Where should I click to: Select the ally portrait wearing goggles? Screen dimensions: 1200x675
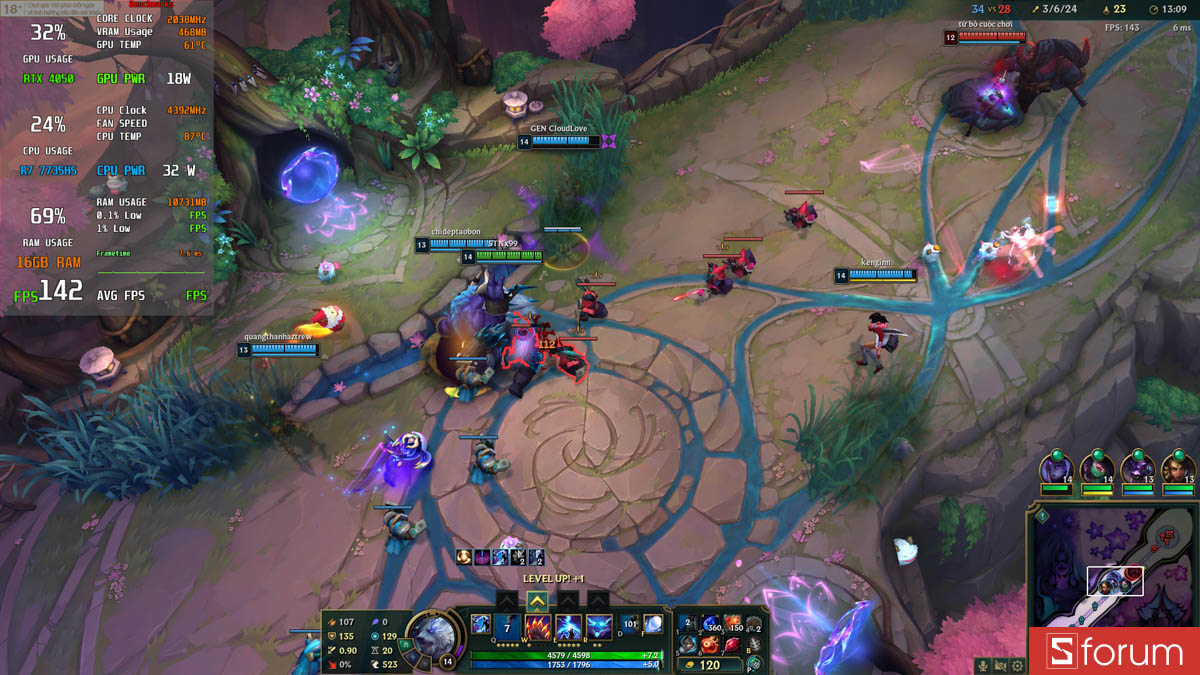click(x=1176, y=469)
